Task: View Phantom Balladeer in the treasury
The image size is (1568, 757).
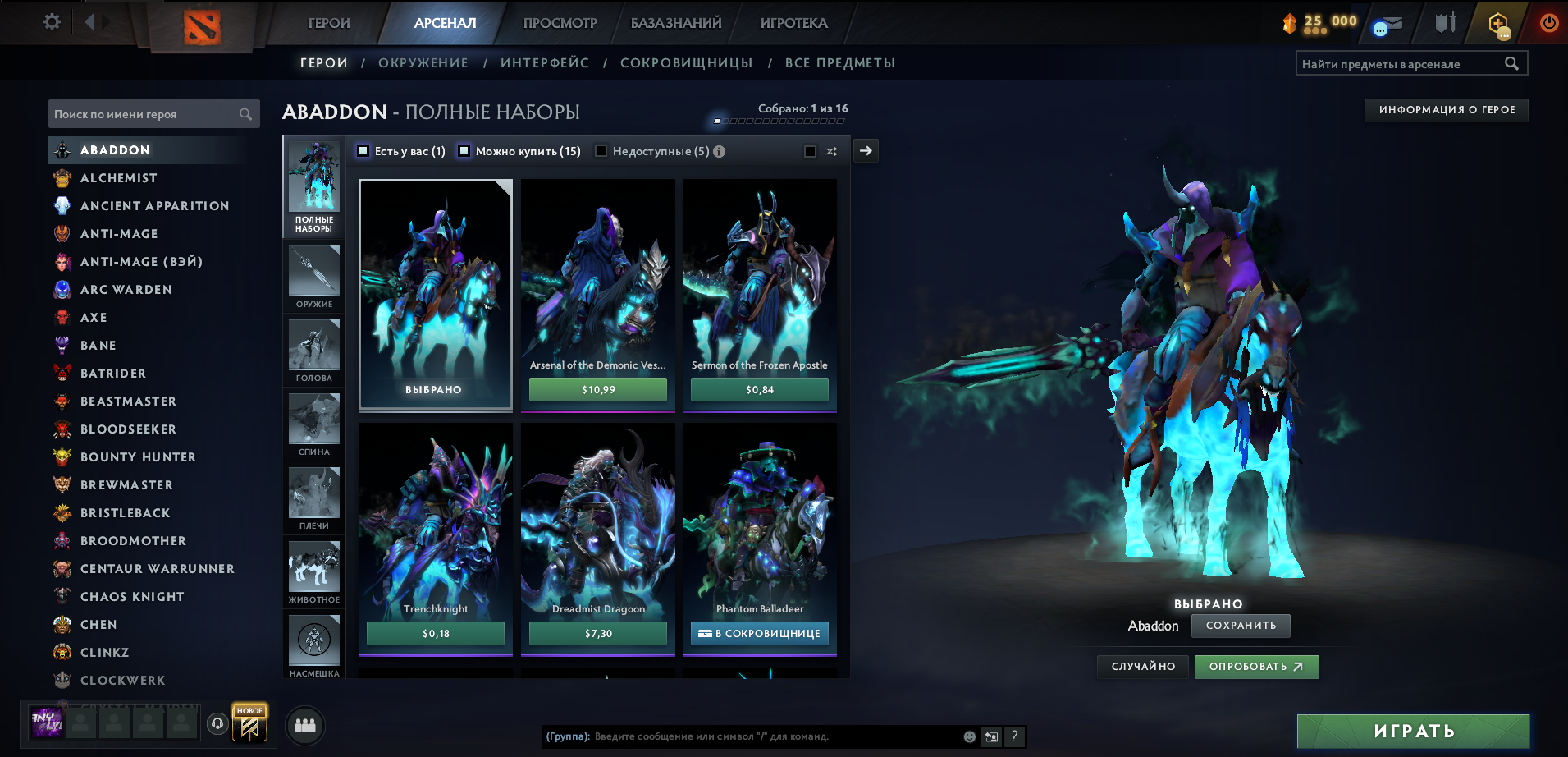Action: click(x=760, y=633)
